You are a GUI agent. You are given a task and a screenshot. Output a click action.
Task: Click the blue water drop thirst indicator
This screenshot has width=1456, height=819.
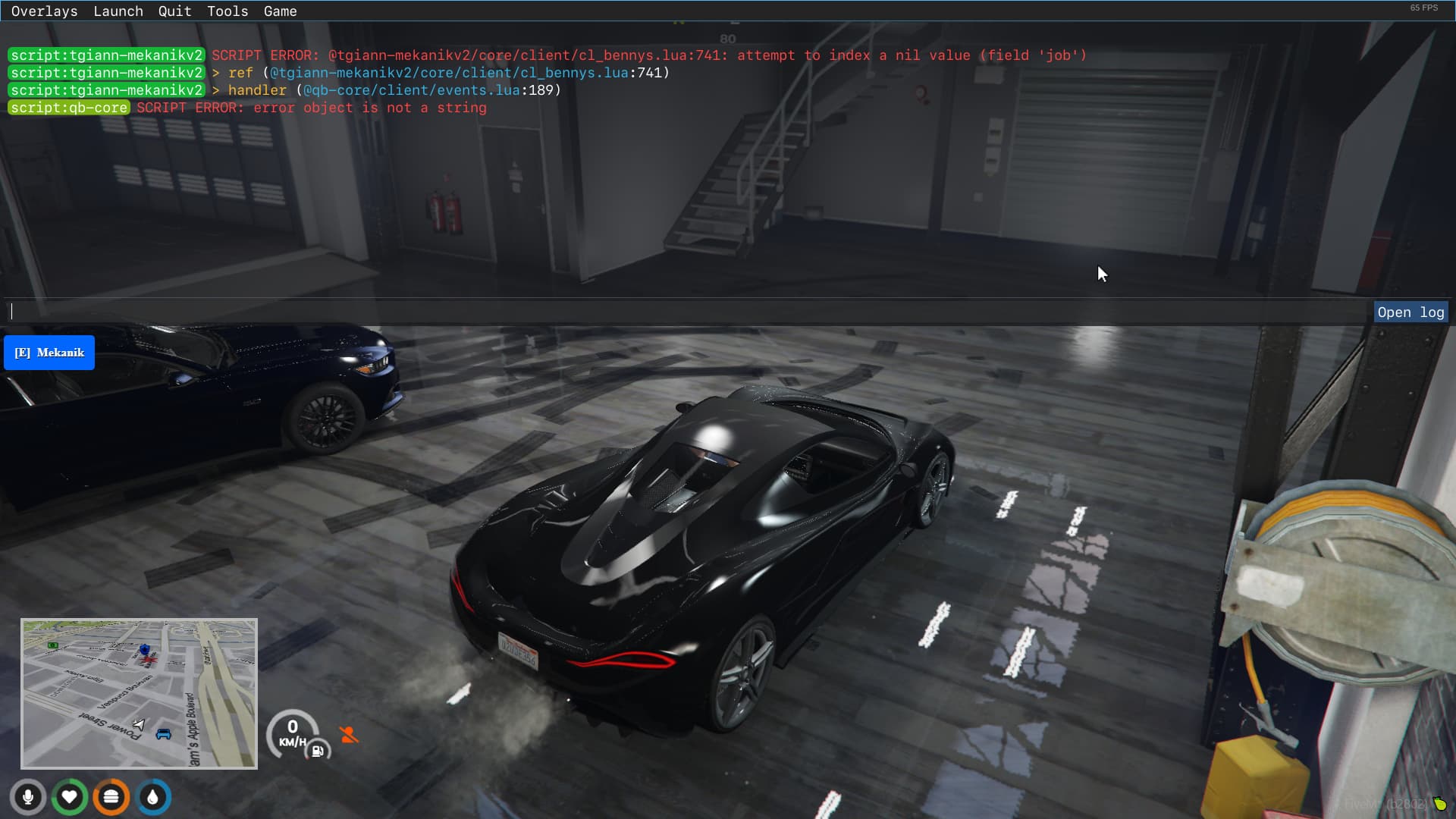click(x=153, y=797)
